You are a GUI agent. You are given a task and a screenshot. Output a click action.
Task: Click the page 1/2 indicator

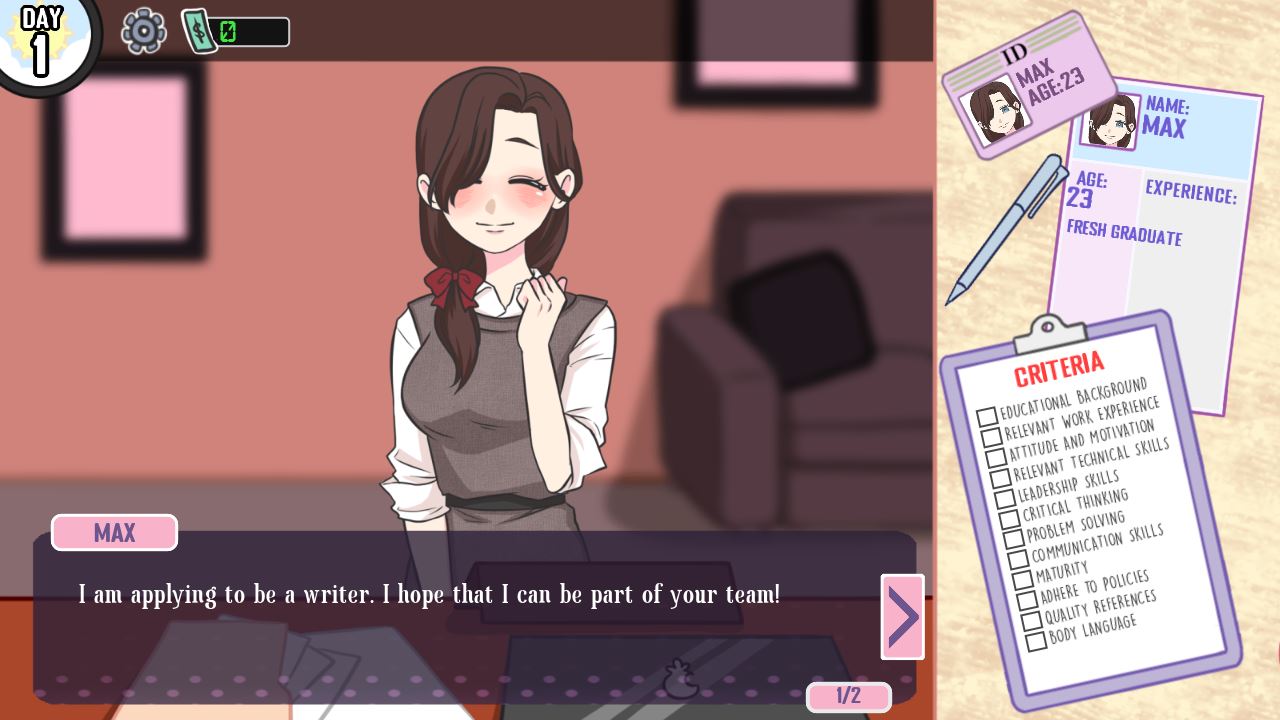[x=848, y=697]
